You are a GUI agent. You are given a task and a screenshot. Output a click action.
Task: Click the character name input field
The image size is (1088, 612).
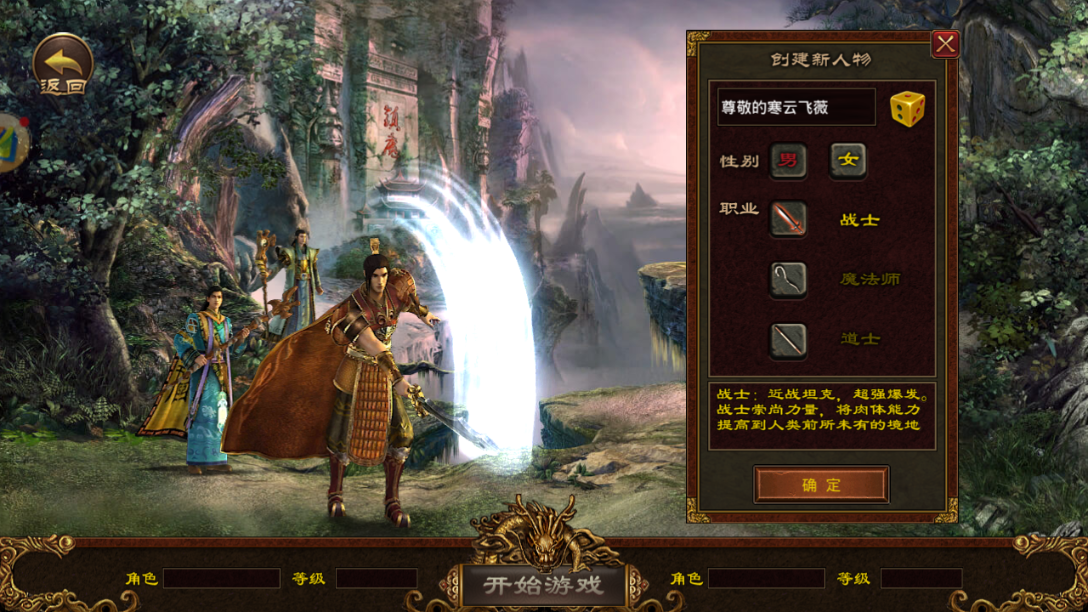(795, 107)
